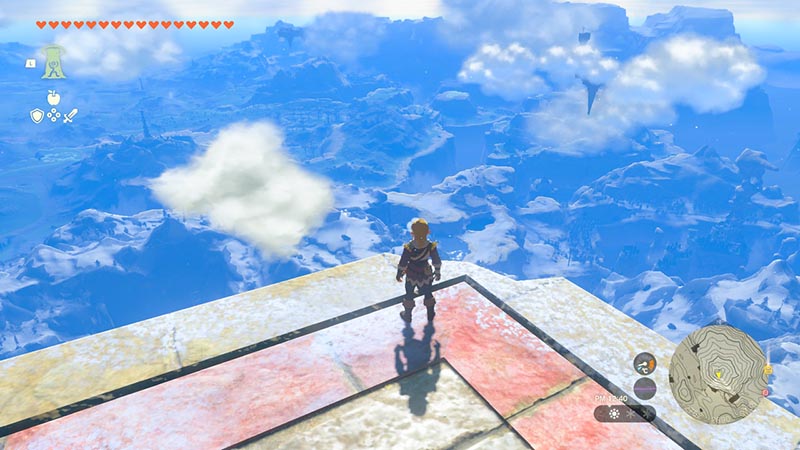The height and width of the screenshot is (450, 800).
Task: Activate the green Ascend ability icon
Action: click(53, 60)
